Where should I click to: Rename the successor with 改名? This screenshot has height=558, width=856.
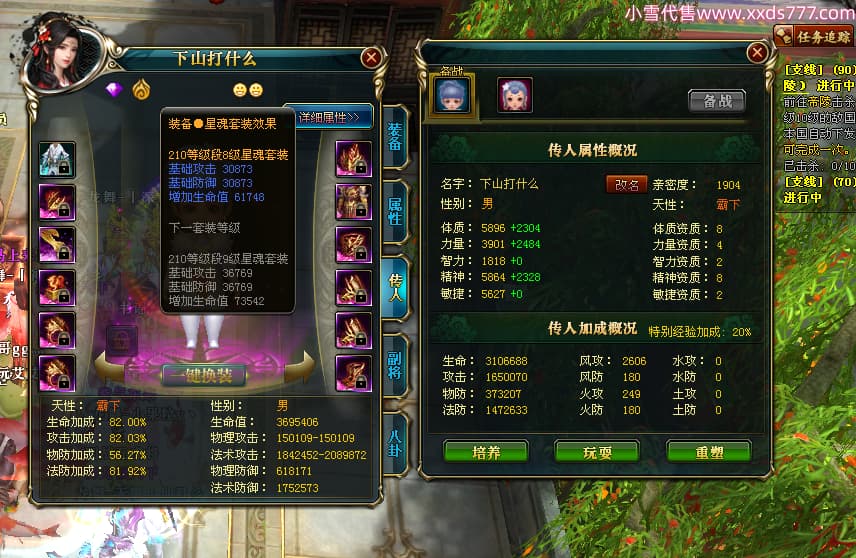[625, 184]
